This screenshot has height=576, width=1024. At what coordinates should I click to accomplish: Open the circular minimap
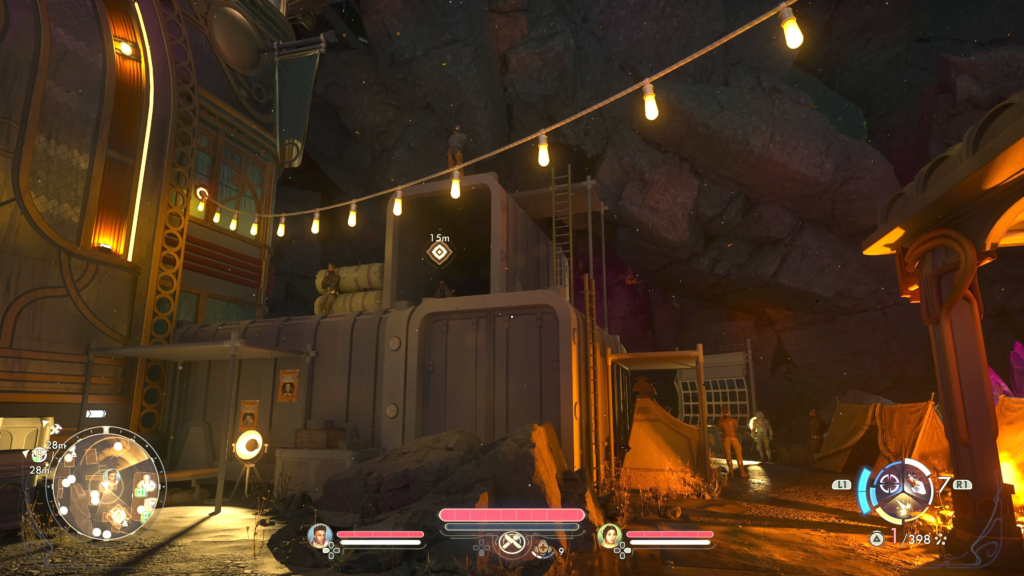click(106, 483)
